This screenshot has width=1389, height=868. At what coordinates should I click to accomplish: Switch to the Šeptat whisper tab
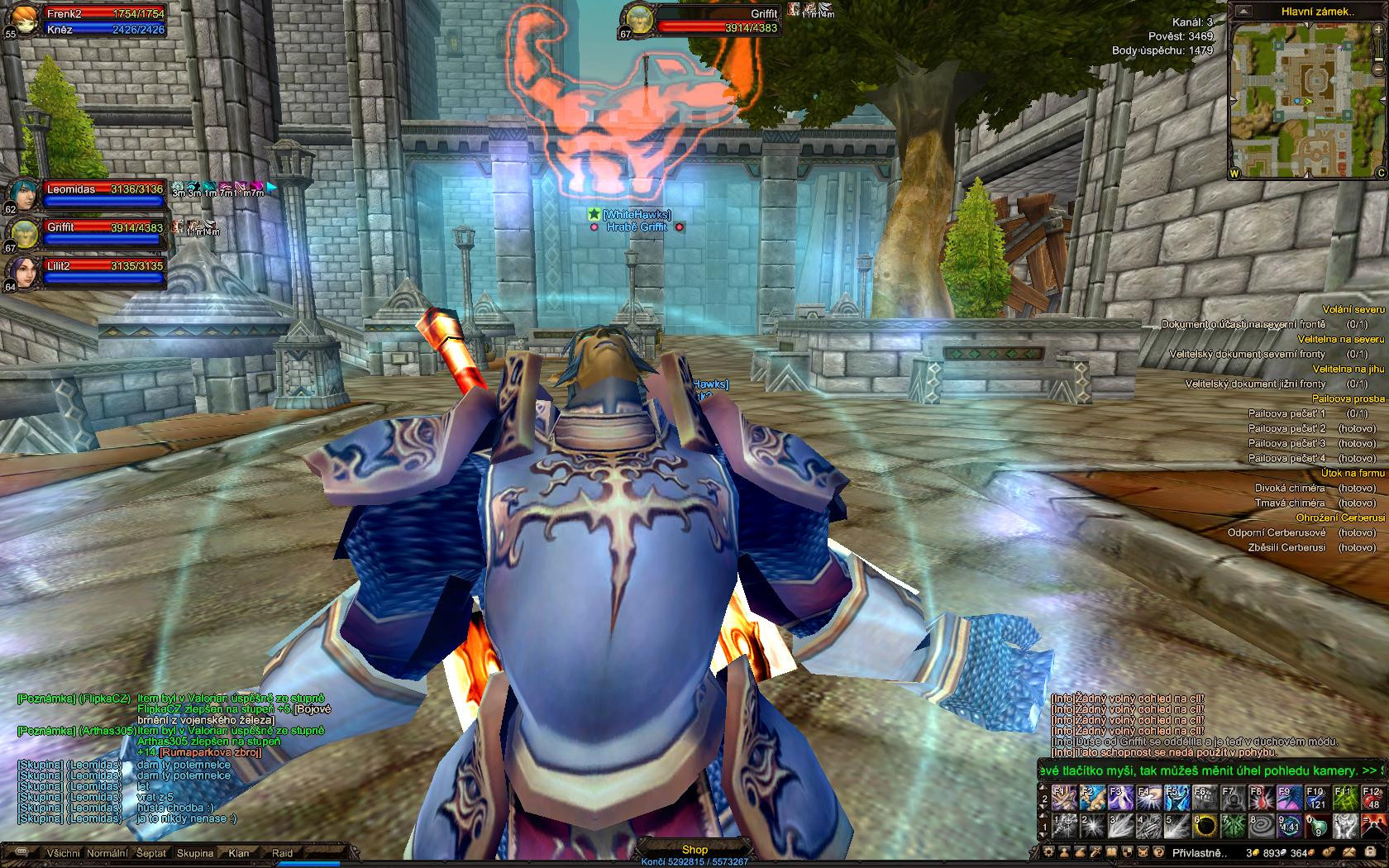[151, 853]
